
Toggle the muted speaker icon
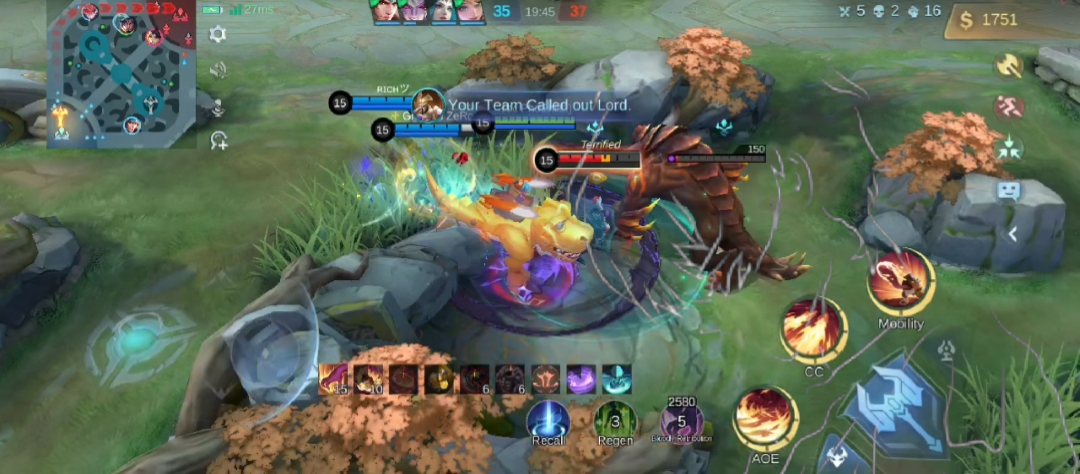[x=218, y=70]
